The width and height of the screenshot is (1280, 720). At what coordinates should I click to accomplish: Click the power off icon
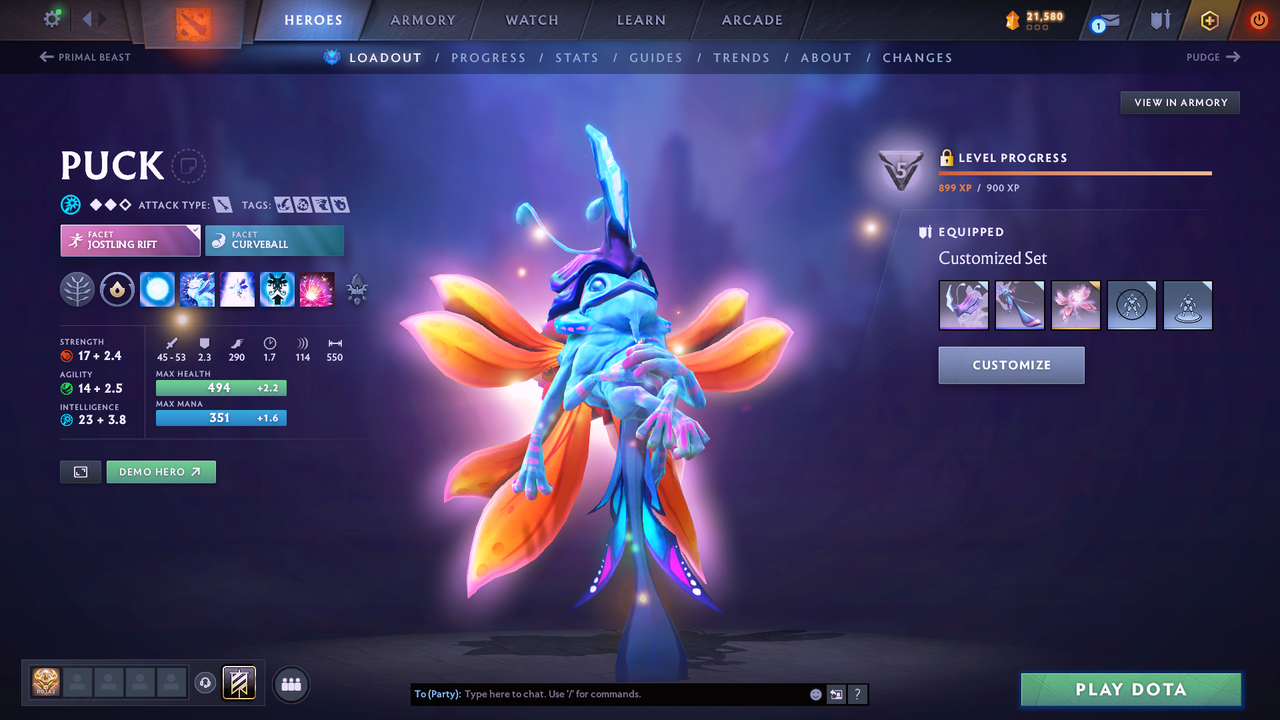pyautogui.click(x=1257, y=19)
